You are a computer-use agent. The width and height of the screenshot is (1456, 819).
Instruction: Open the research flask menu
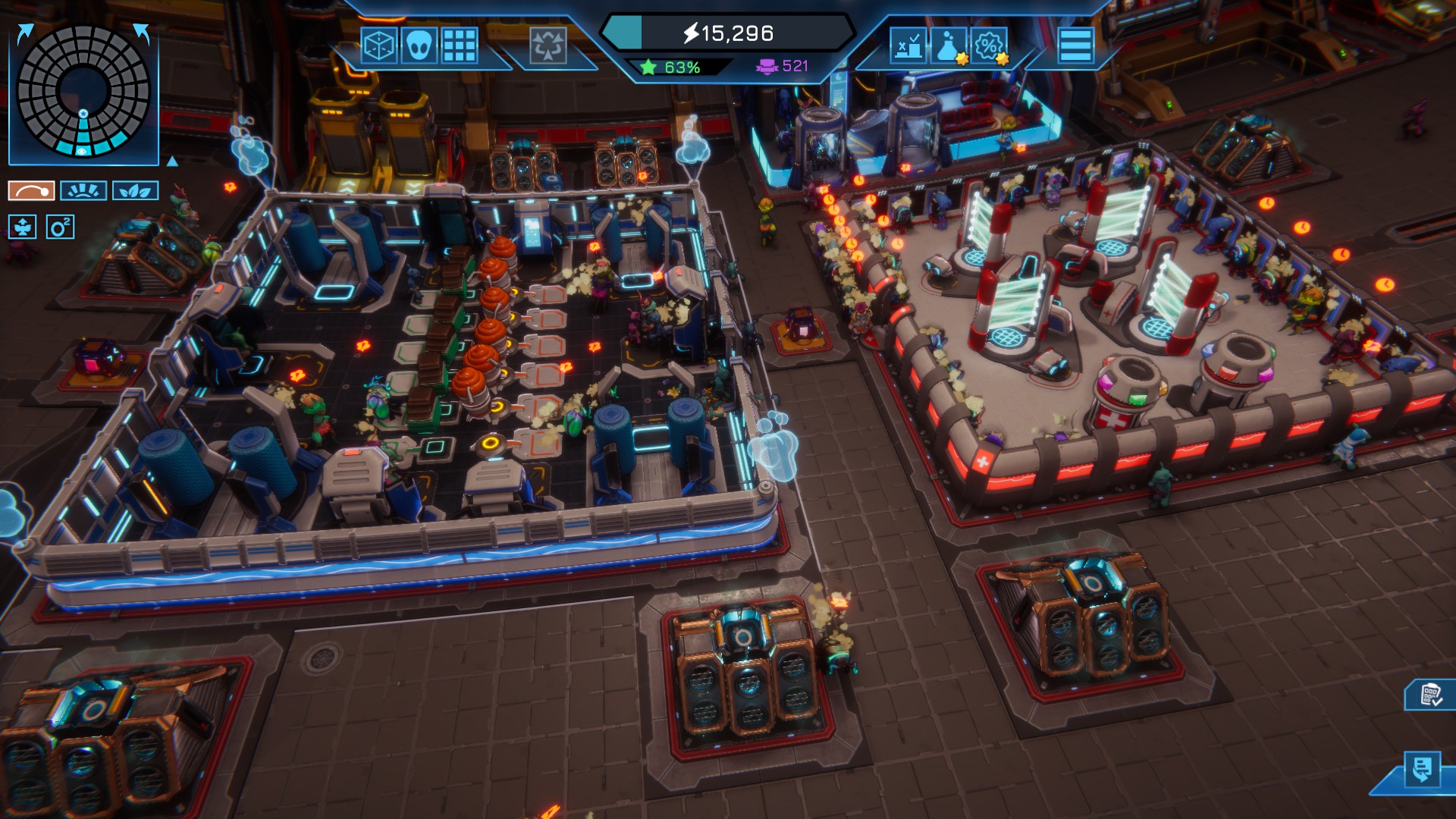point(948,45)
